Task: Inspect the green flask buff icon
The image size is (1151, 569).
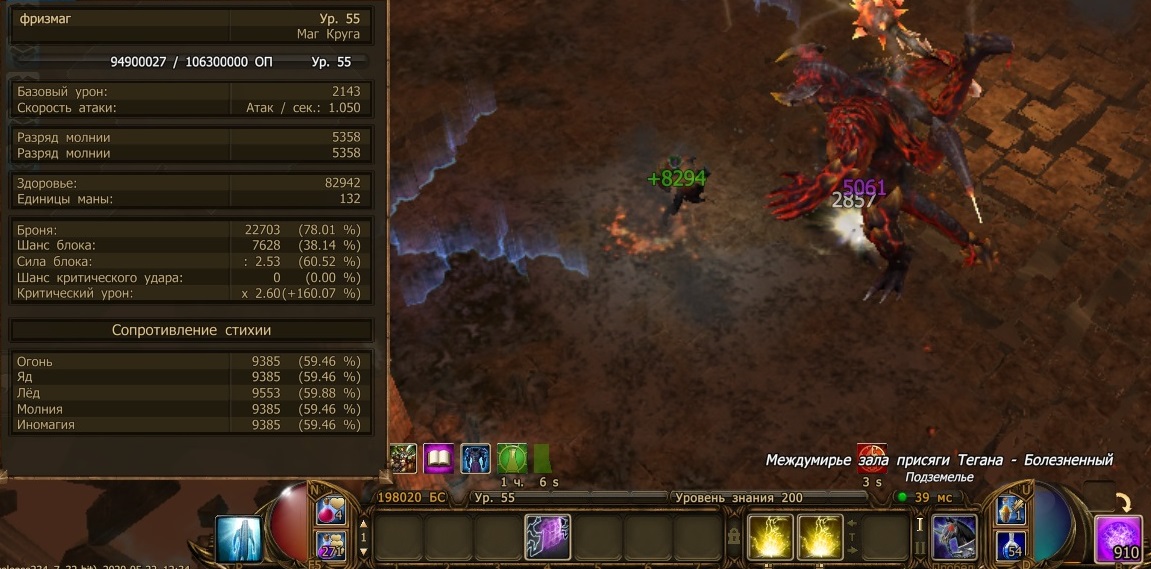Action: pyautogui.click(x=512, y=458)
